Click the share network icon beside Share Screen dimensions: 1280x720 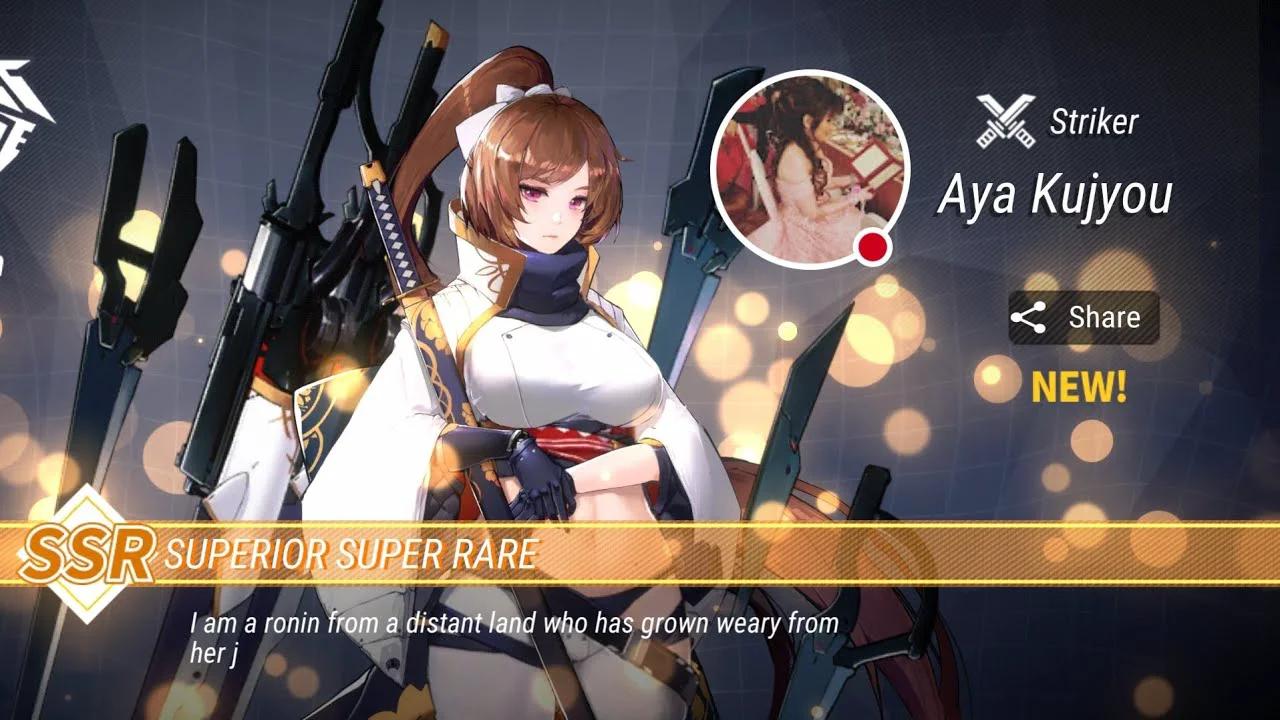point(1026,317)
